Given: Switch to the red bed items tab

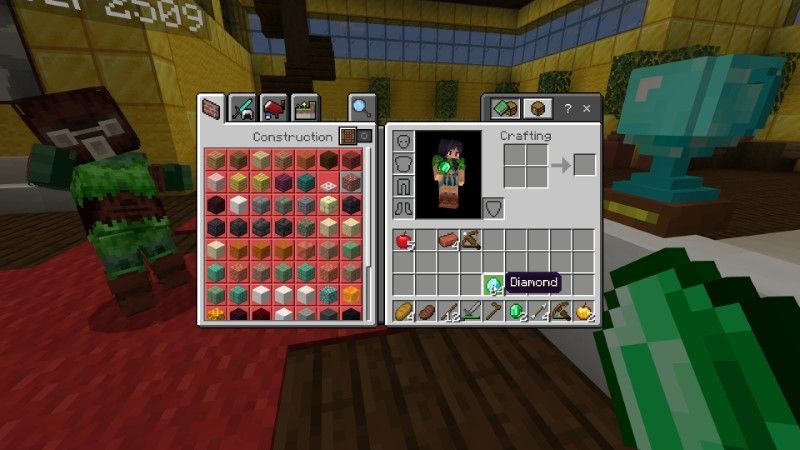Looking at the screenshot, I should click(x=273, y=107).
